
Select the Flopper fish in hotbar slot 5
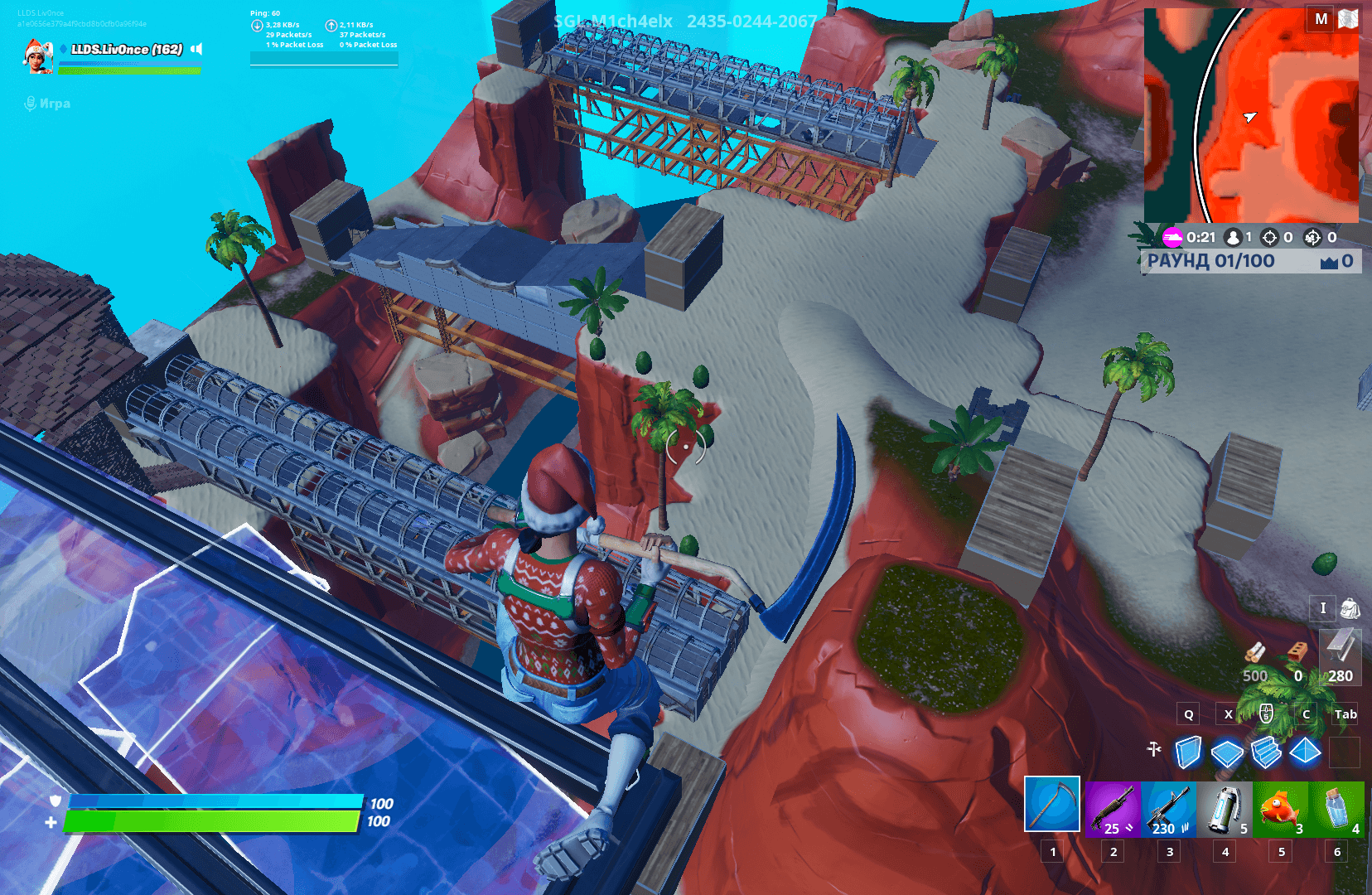click(1281, 808)
